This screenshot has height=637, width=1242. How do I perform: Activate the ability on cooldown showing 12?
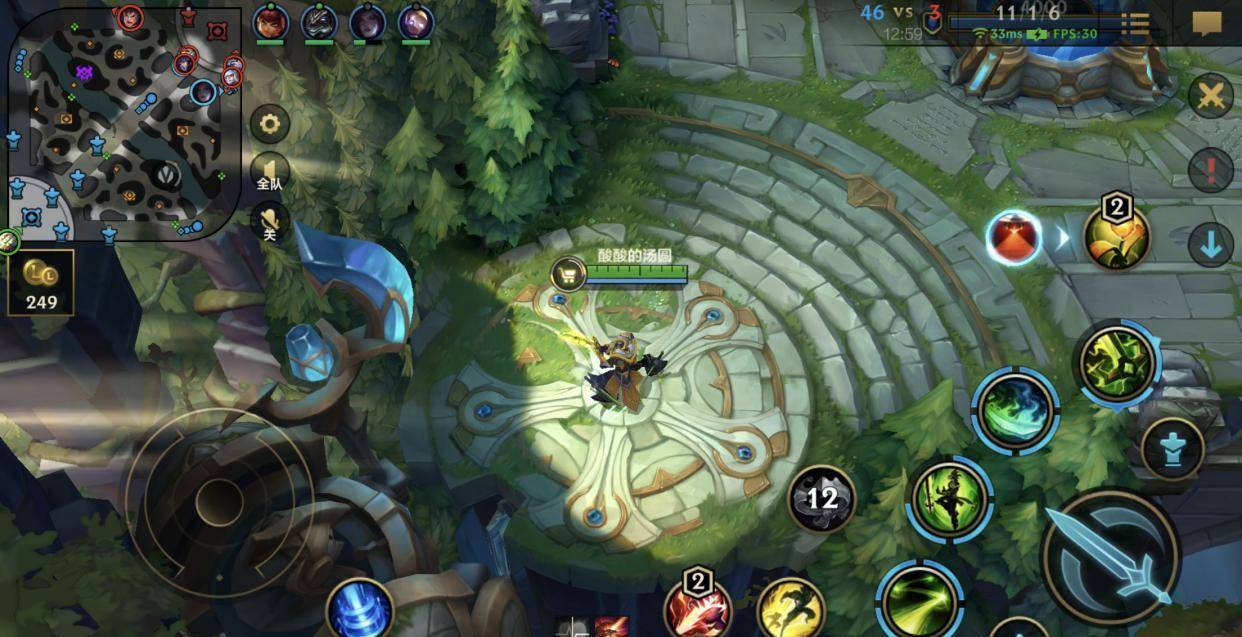pos(822,498)
